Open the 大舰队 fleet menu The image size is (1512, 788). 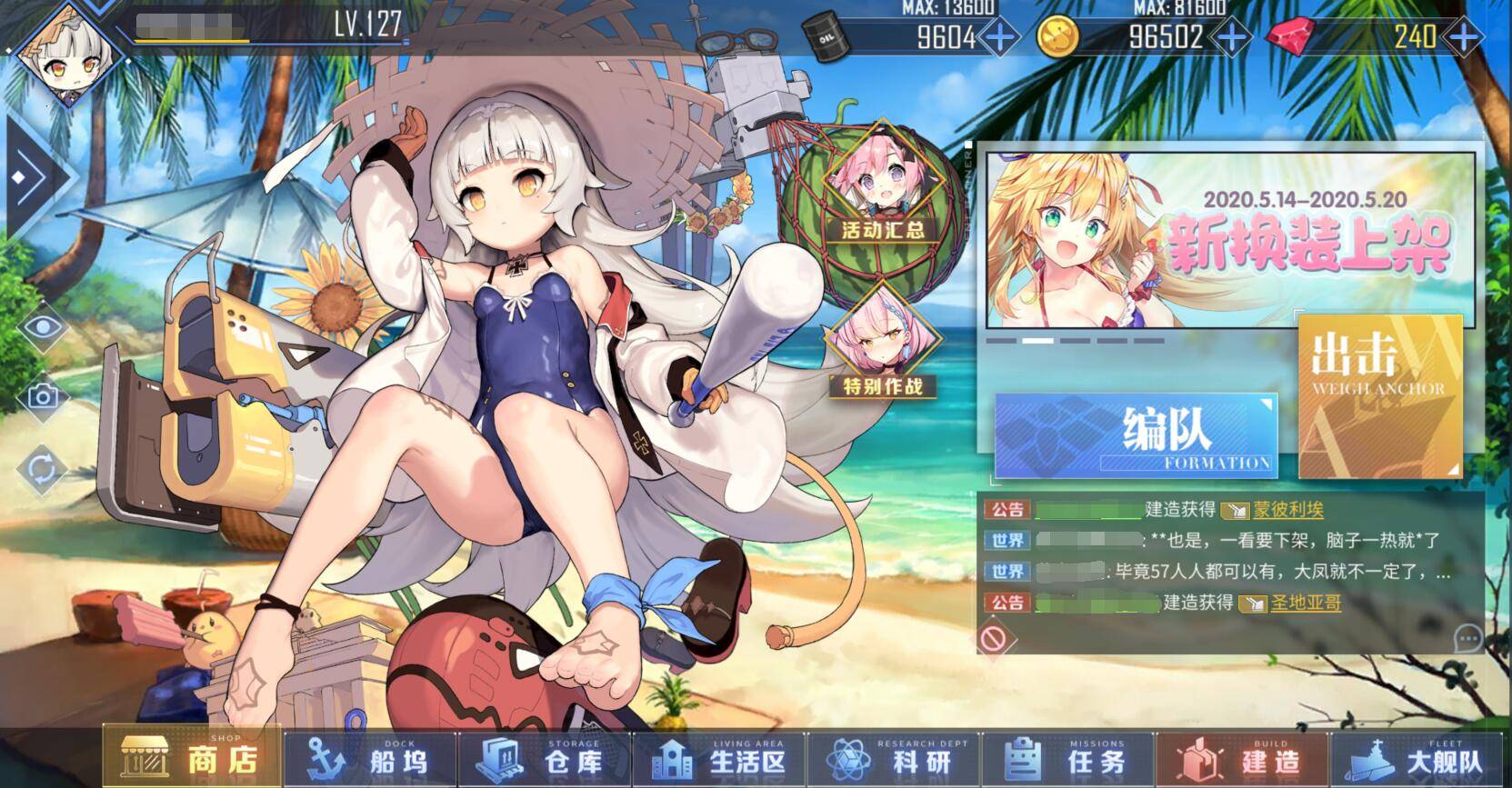1418,760
